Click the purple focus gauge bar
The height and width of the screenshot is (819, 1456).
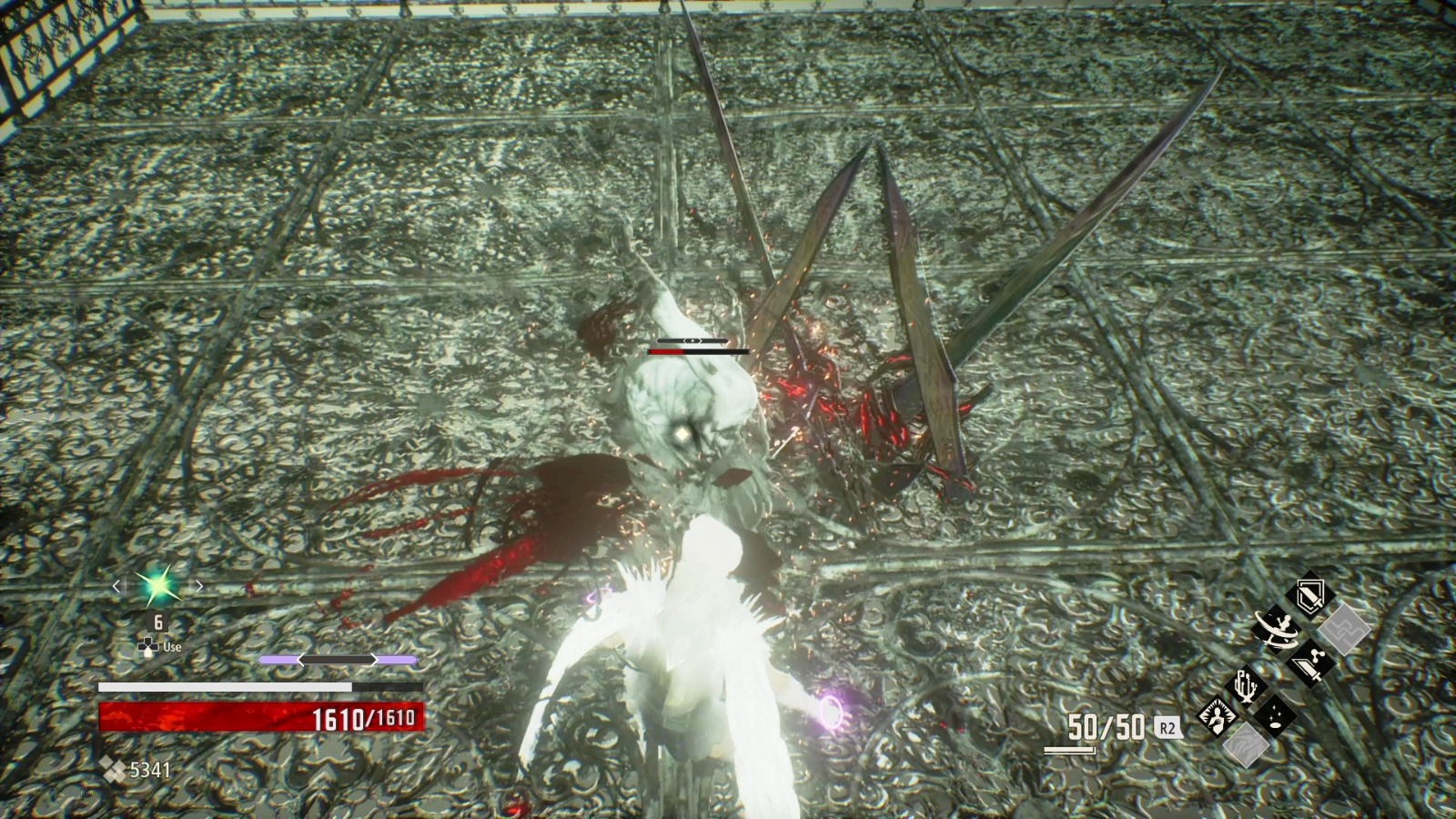(337, 660)
